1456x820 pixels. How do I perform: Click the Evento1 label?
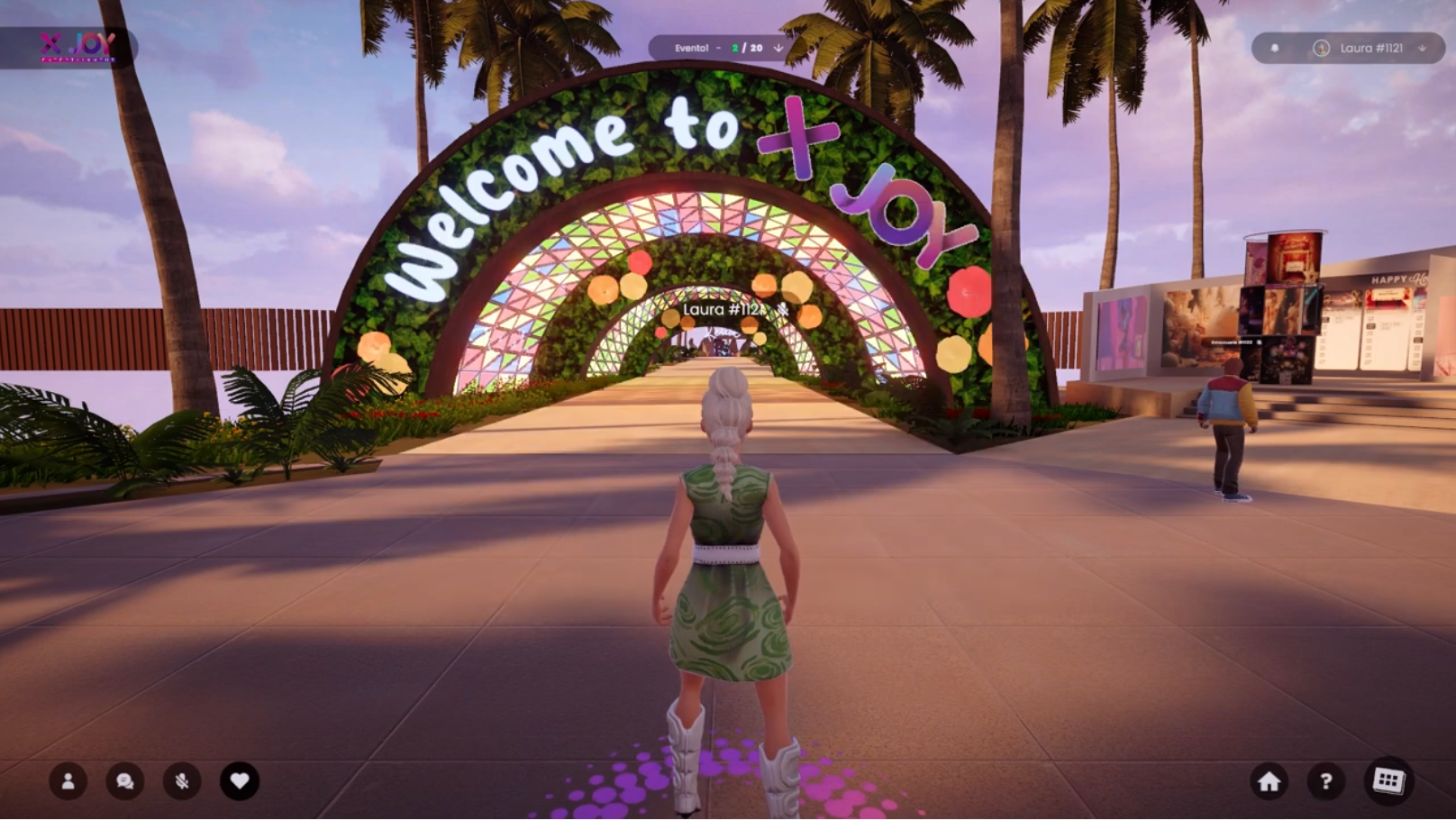(x=692, y=48)
